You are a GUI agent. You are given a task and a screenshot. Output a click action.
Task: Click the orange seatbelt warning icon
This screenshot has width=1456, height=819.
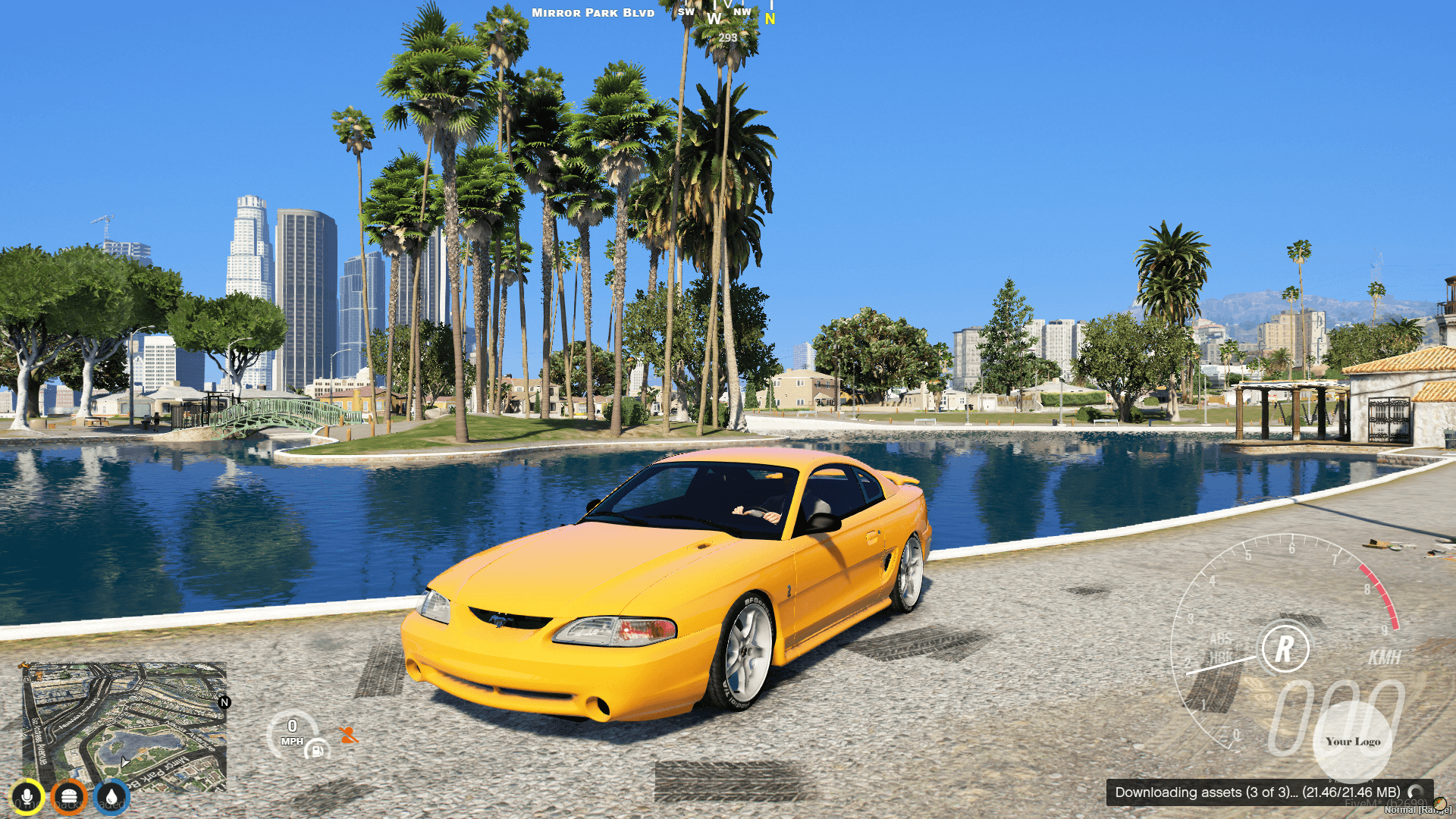pos(347,735)
